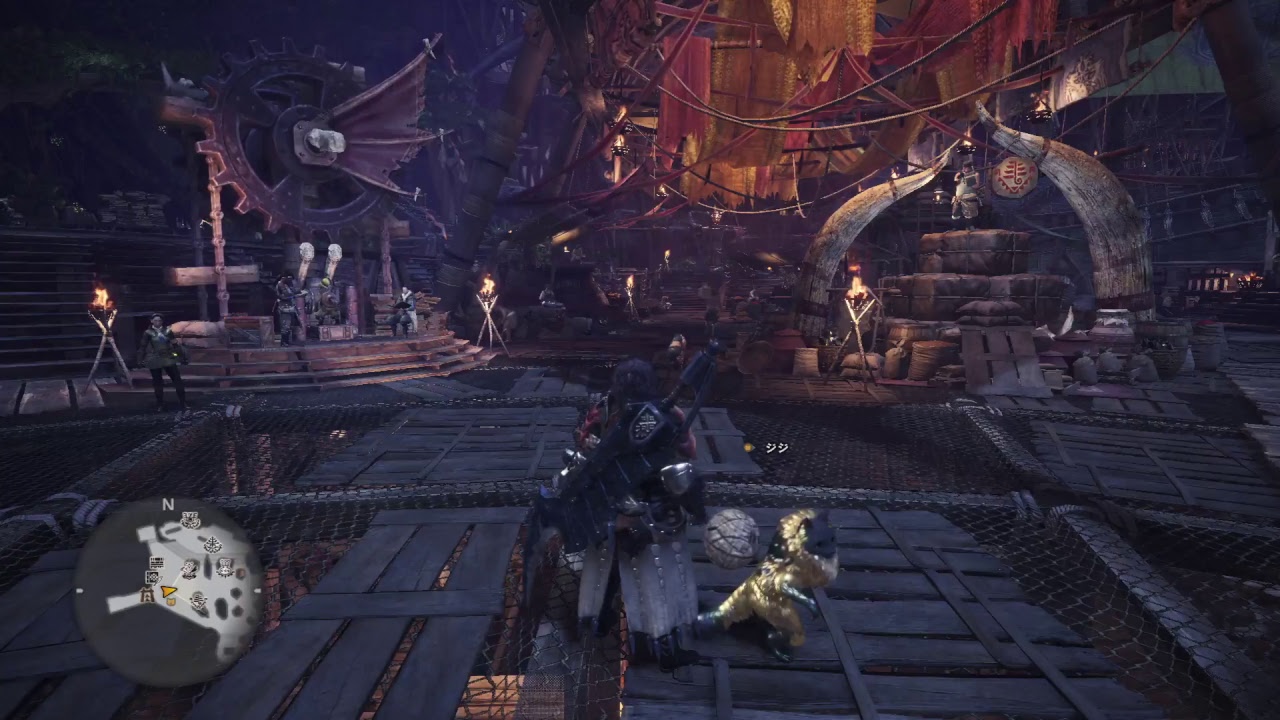Image resolution: width=1280 pixels, height=720 pixels.
Task: Select the tree emblem marker on minimap
Action: (x=213, y=545)
